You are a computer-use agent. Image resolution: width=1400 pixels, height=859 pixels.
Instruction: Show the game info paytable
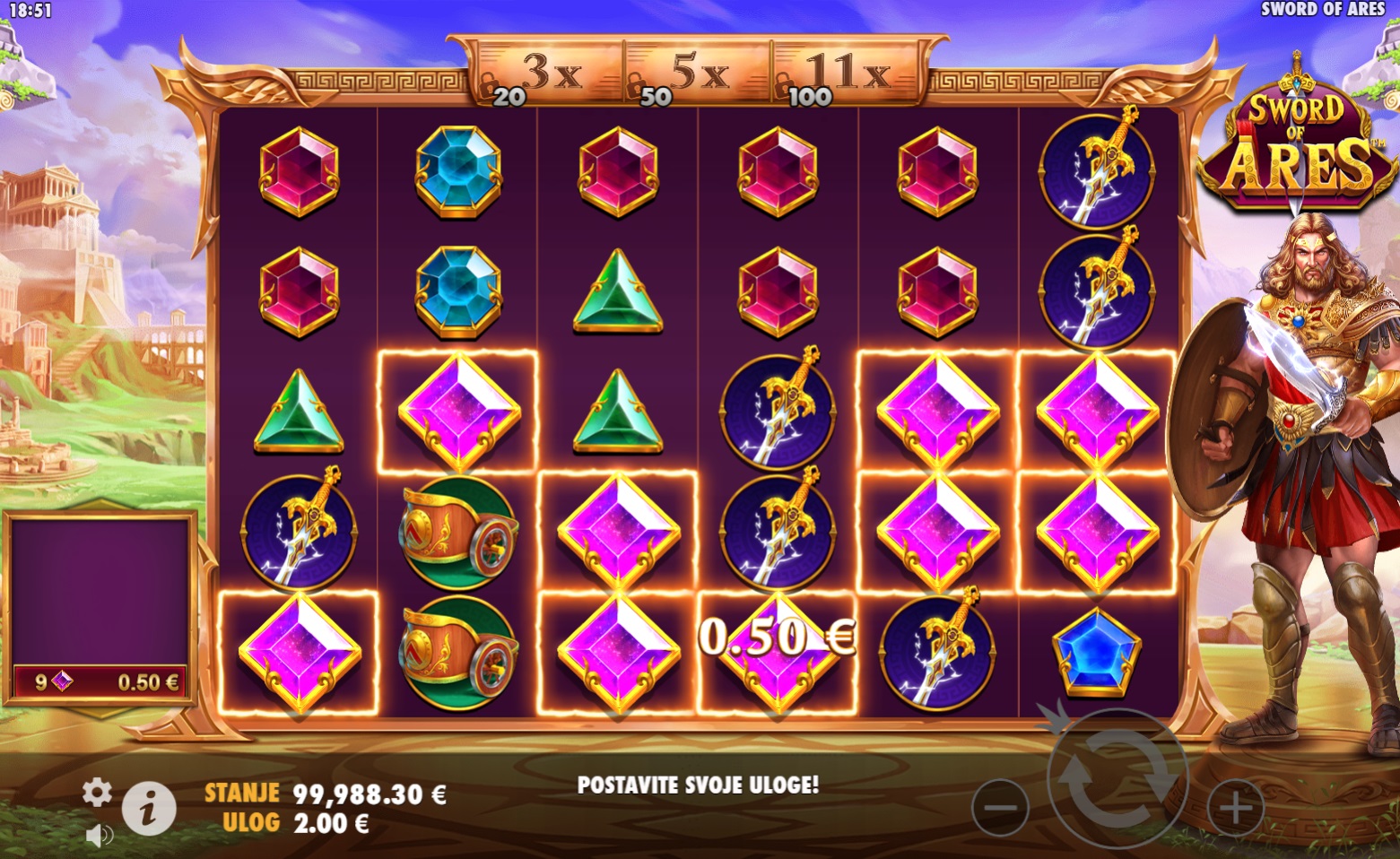point(149,807)
